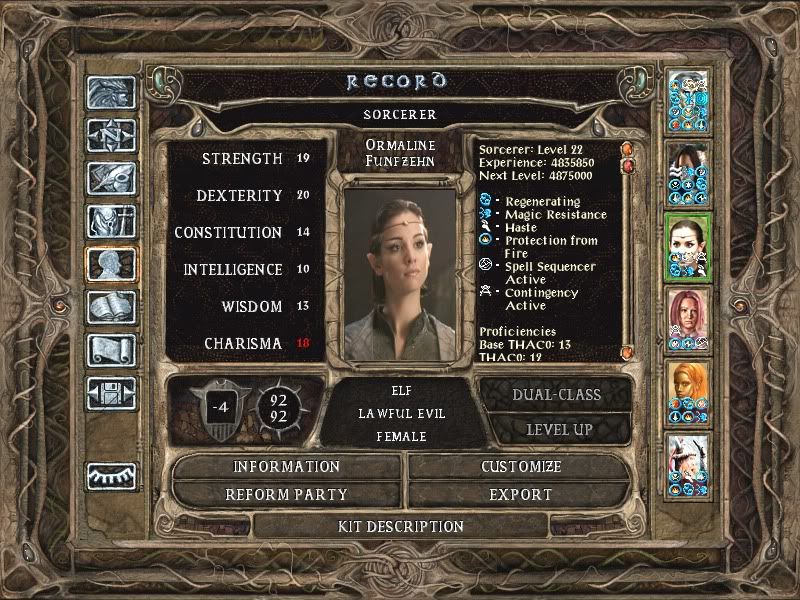Open the inventory screen icon
Image resolution: width=800 pixels, height=600 pixels.
(x=111, y=221)
